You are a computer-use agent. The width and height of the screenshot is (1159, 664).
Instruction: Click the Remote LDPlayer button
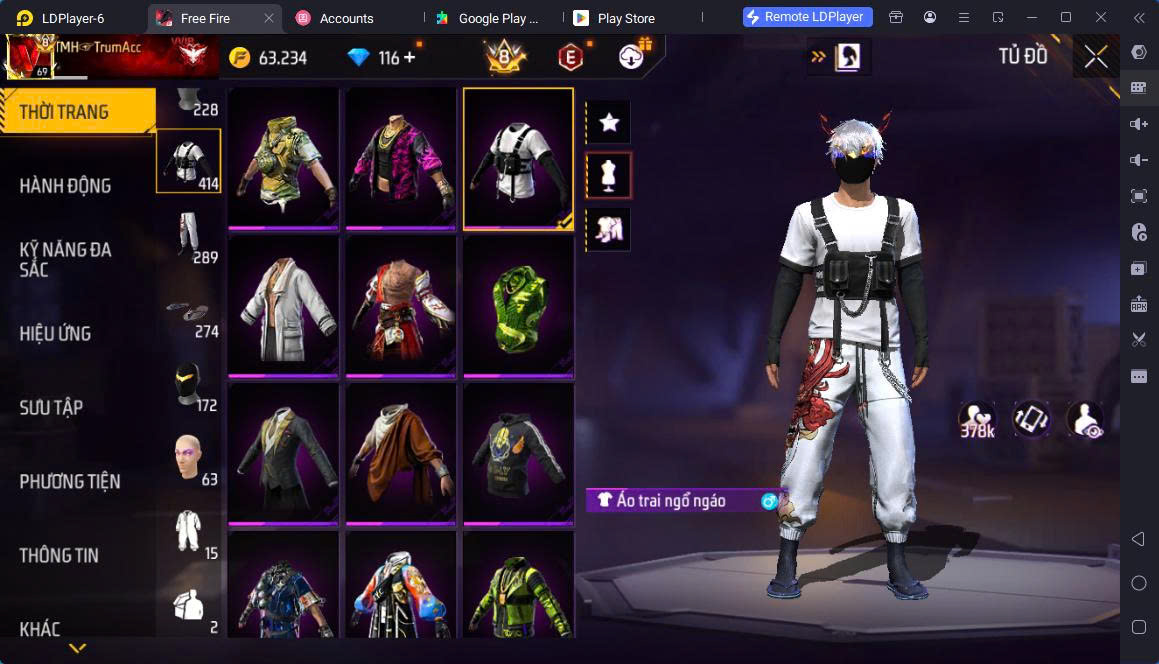tap(808, 17)
